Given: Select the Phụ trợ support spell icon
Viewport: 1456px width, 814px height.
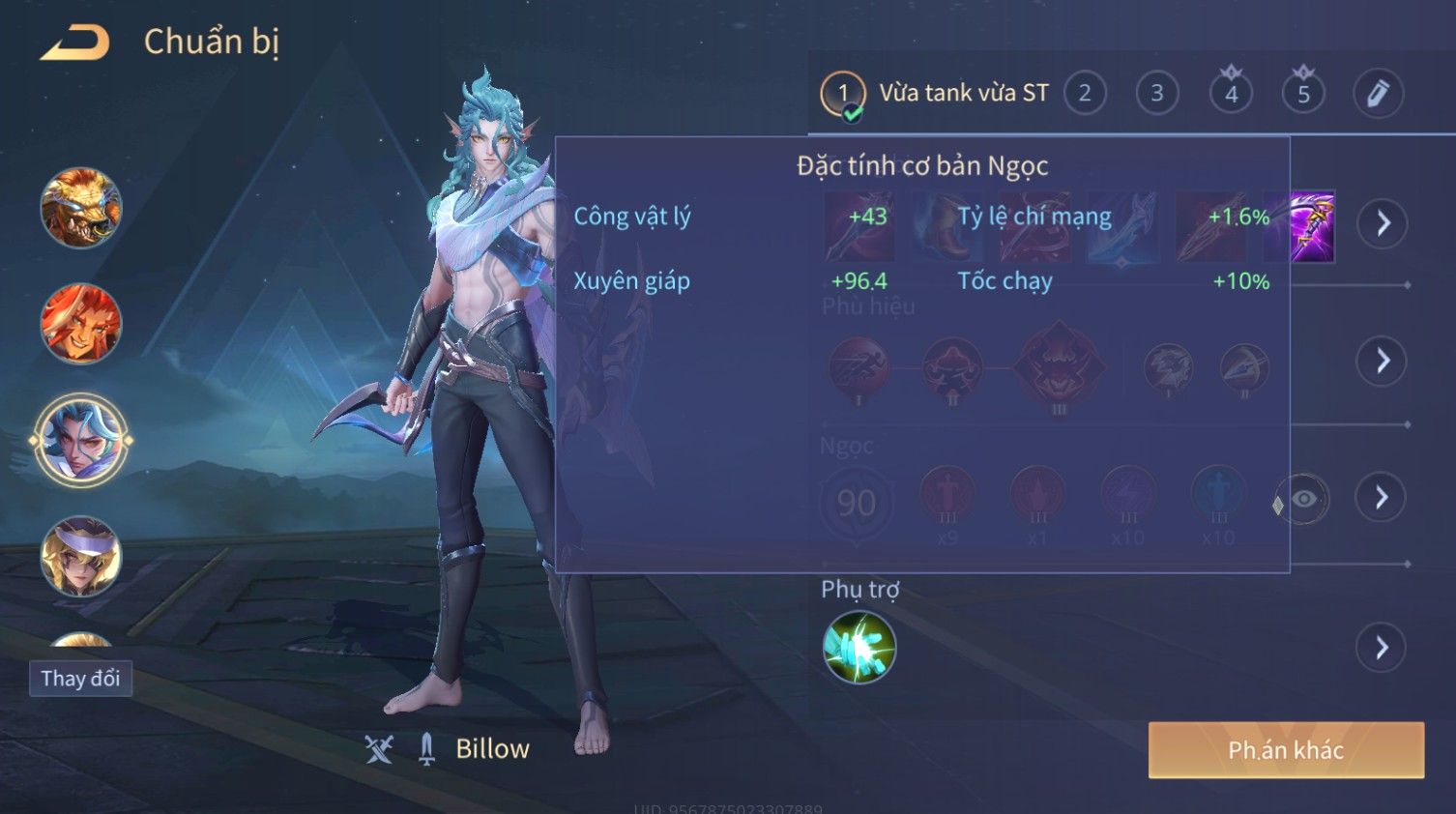Looking at the screenshot, I should point(859,648).
